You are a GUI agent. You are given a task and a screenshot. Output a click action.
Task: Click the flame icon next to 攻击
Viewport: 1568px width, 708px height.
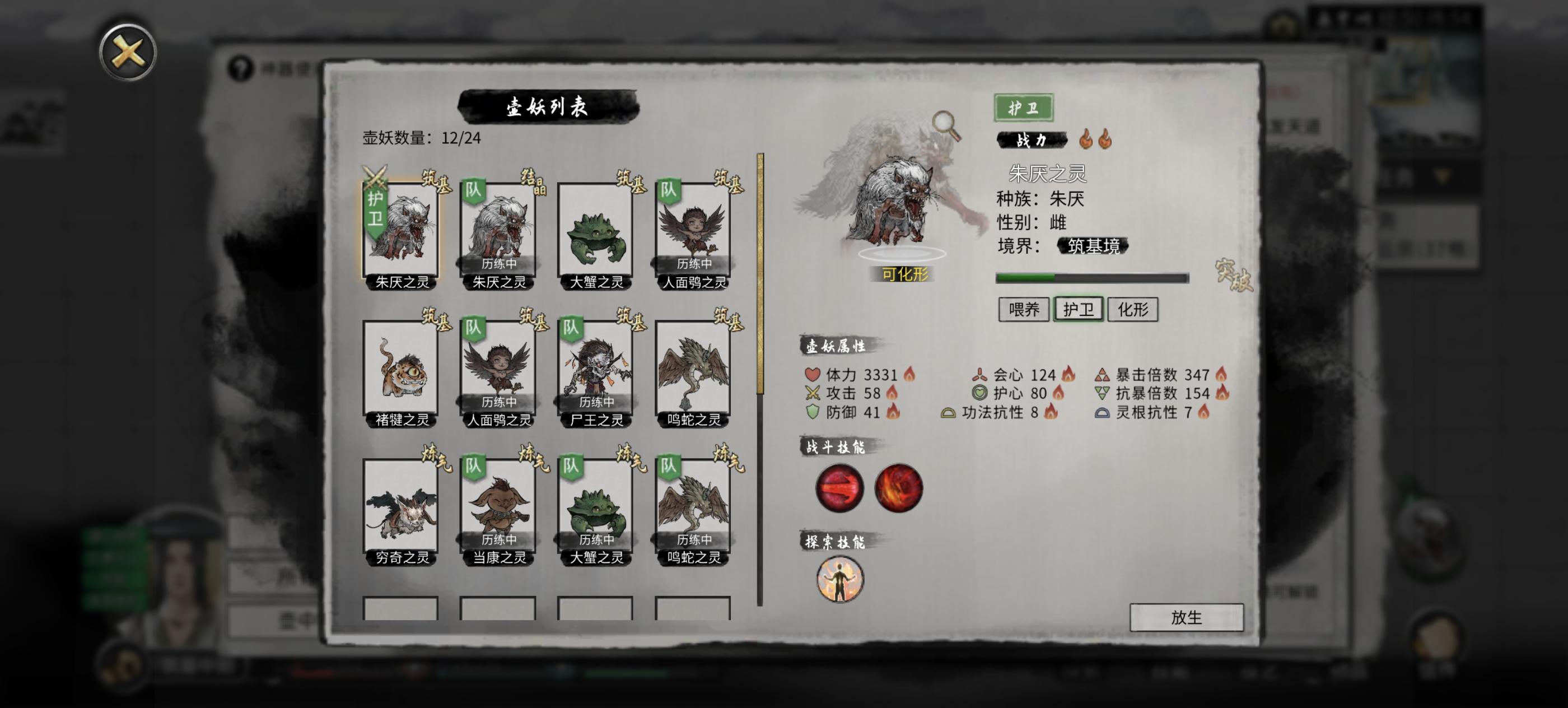click(x=893, y=394)
